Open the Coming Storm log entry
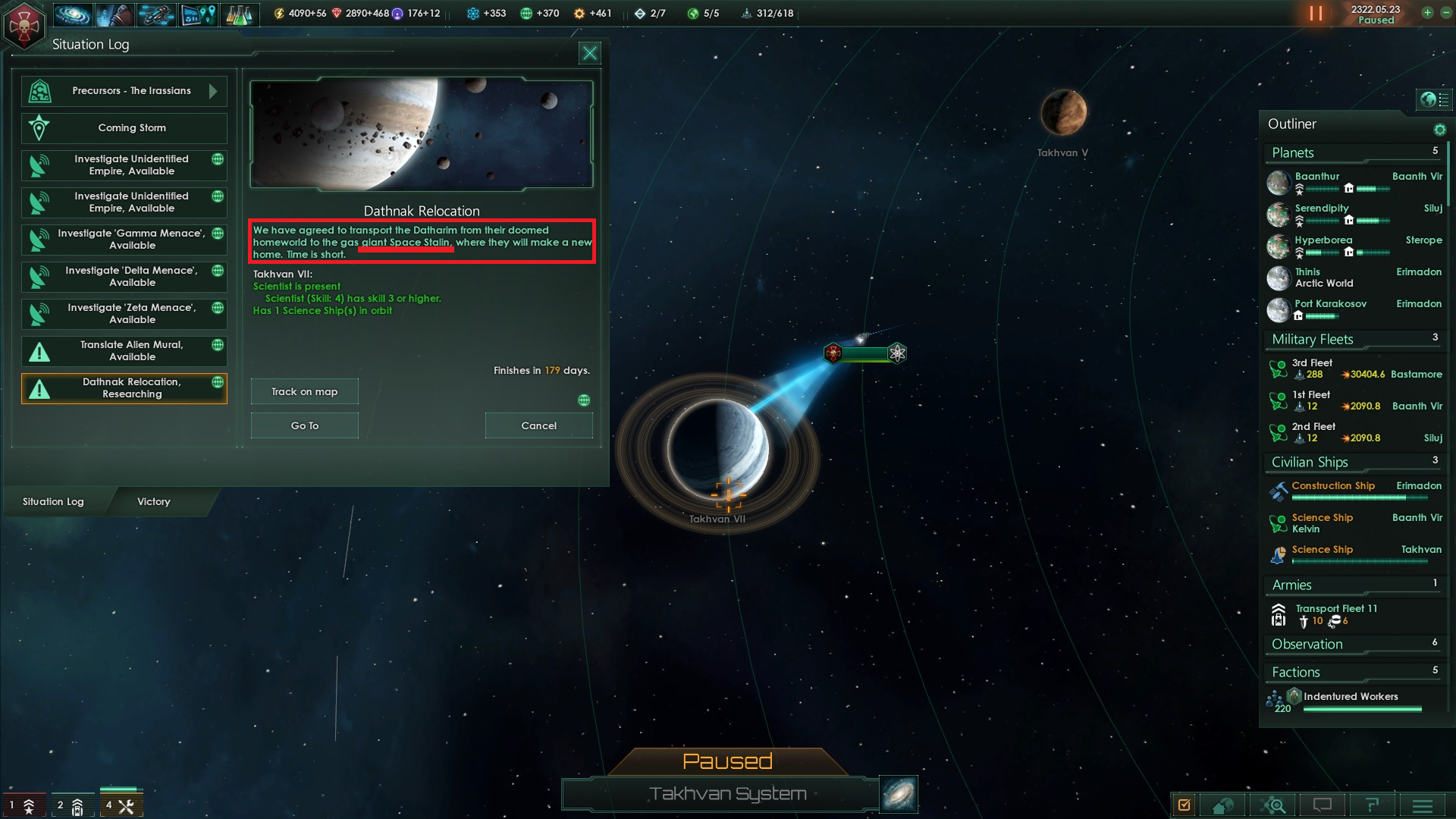 [x=124, y=128]
